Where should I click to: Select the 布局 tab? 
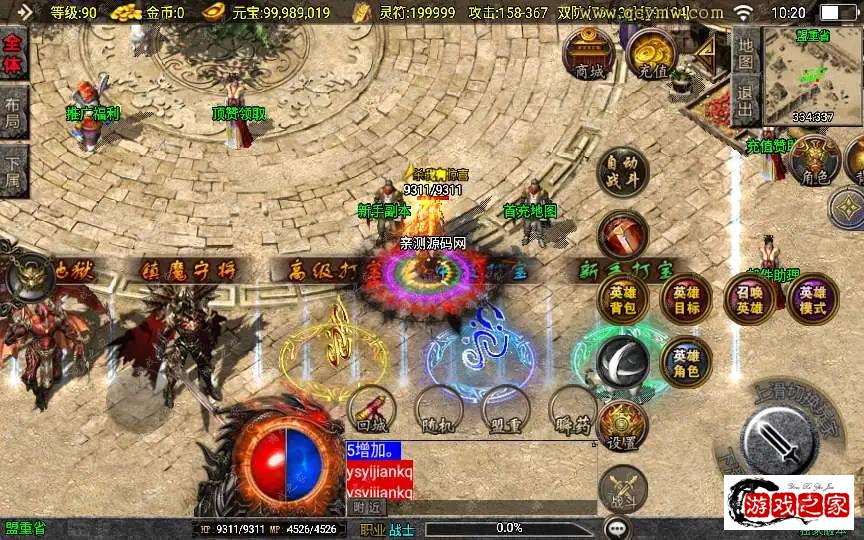13,111
